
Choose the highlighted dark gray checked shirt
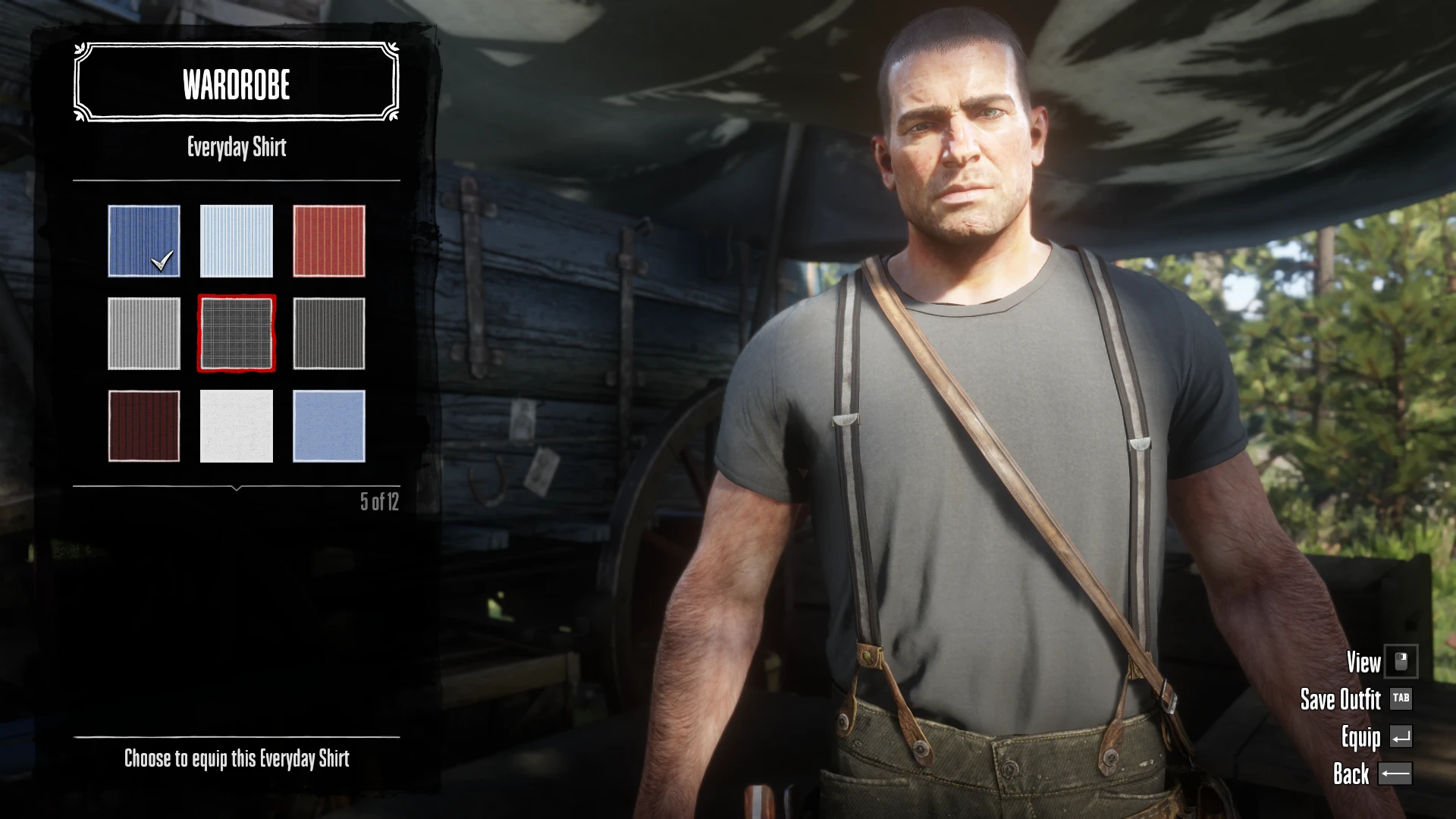(237, 334)
